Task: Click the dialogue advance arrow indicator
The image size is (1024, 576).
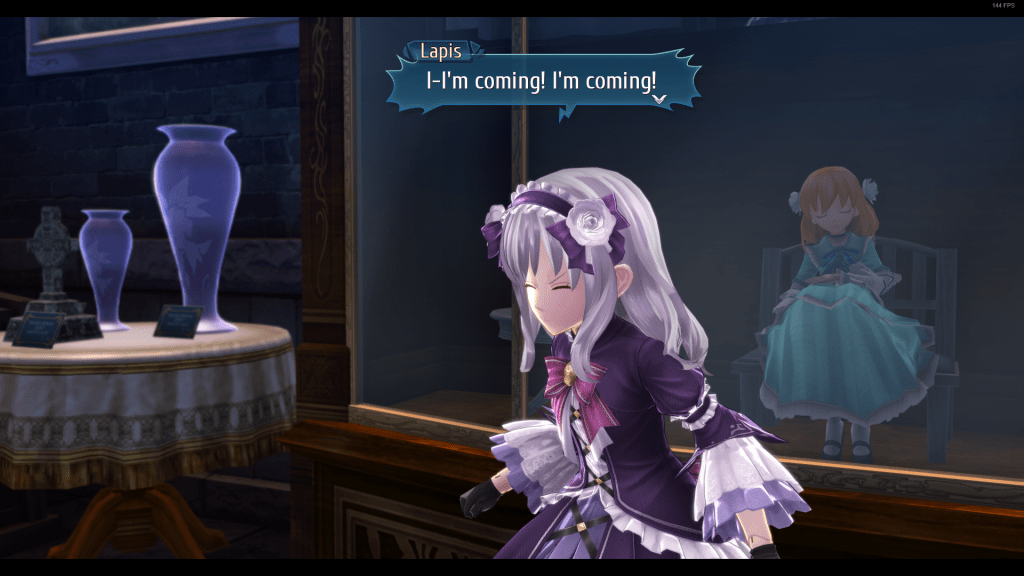Action: coord(659,99)
